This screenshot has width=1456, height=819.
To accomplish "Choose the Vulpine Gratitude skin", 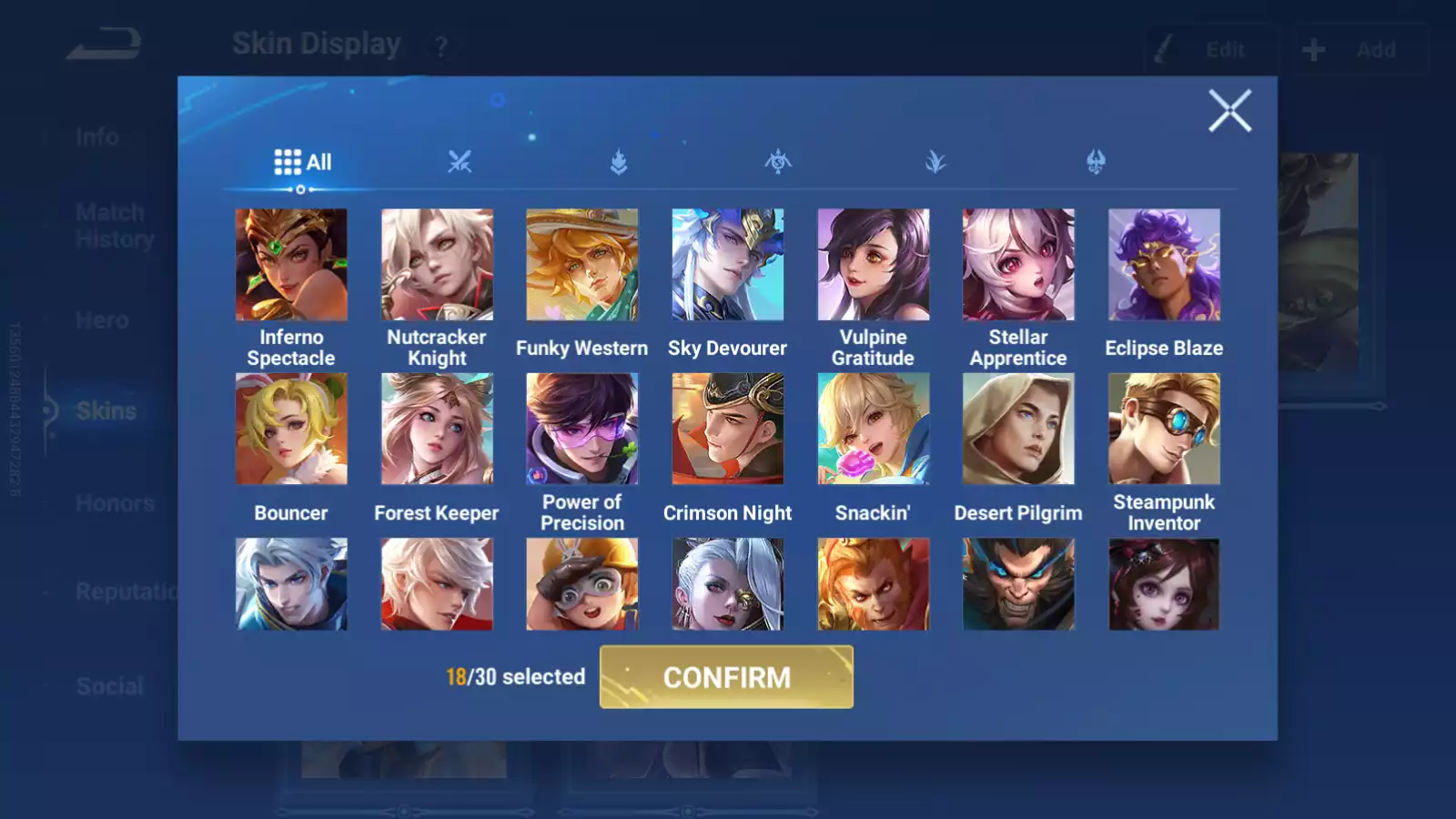I will click(874, 265).
